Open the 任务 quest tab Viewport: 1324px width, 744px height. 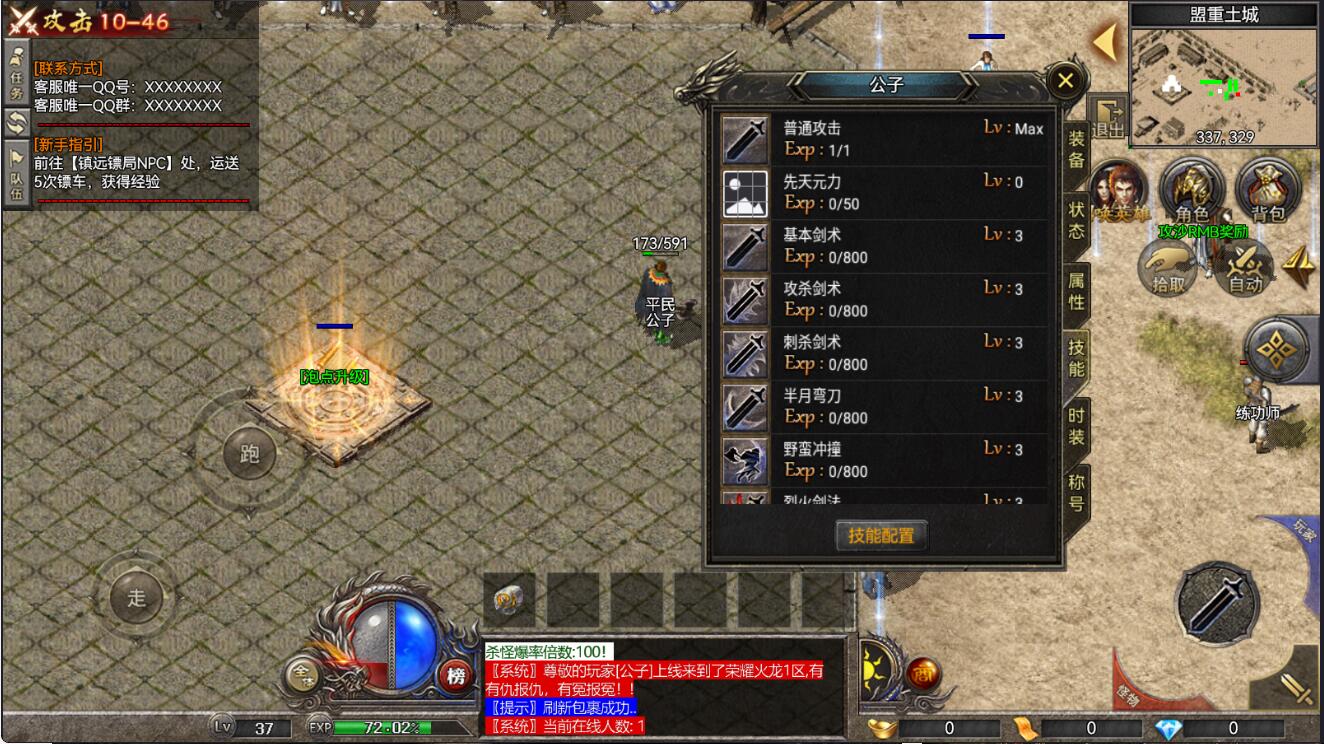(16, 70)
